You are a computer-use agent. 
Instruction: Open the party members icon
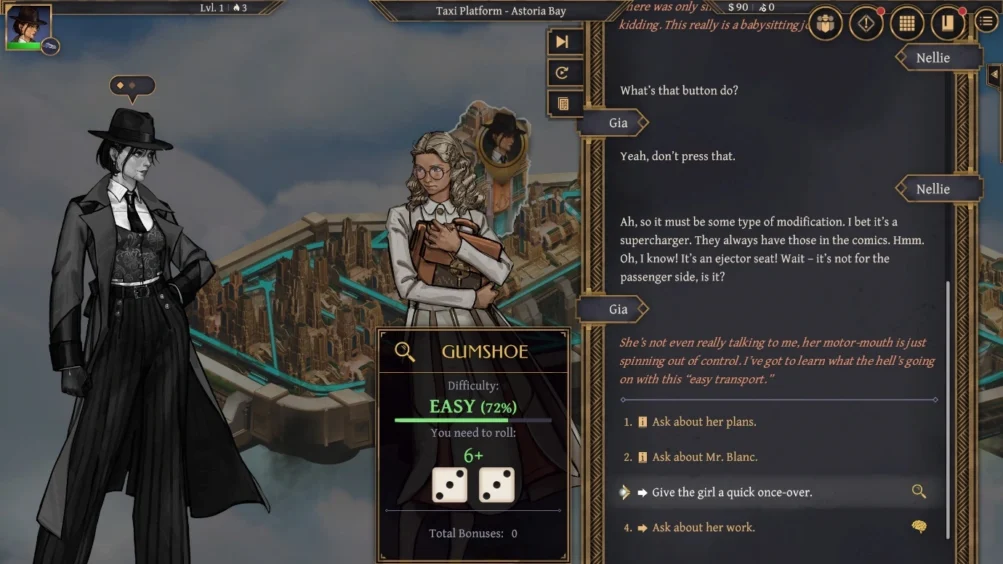(825, 24)
